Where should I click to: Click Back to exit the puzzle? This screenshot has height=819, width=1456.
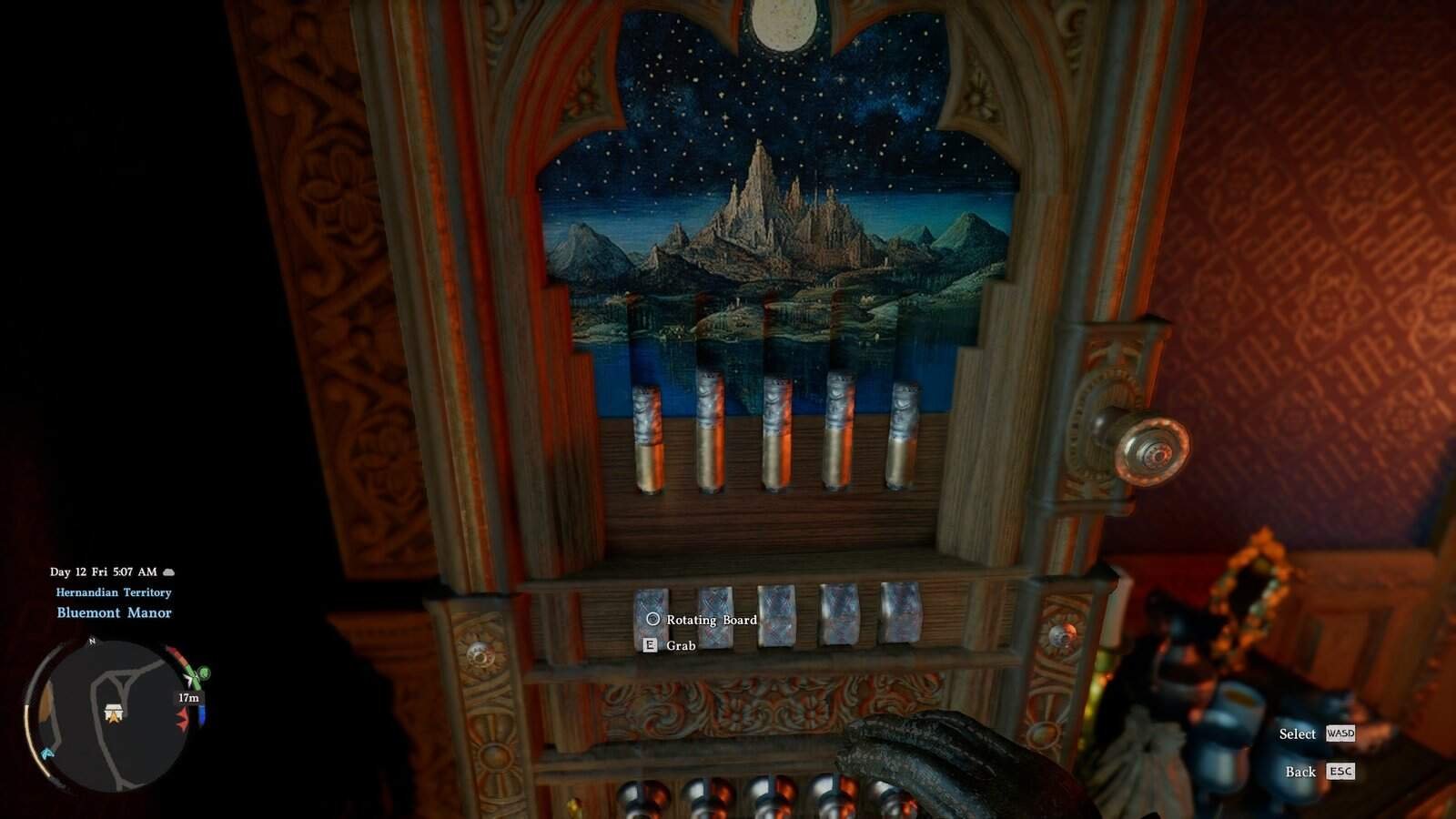[1298, 772]
